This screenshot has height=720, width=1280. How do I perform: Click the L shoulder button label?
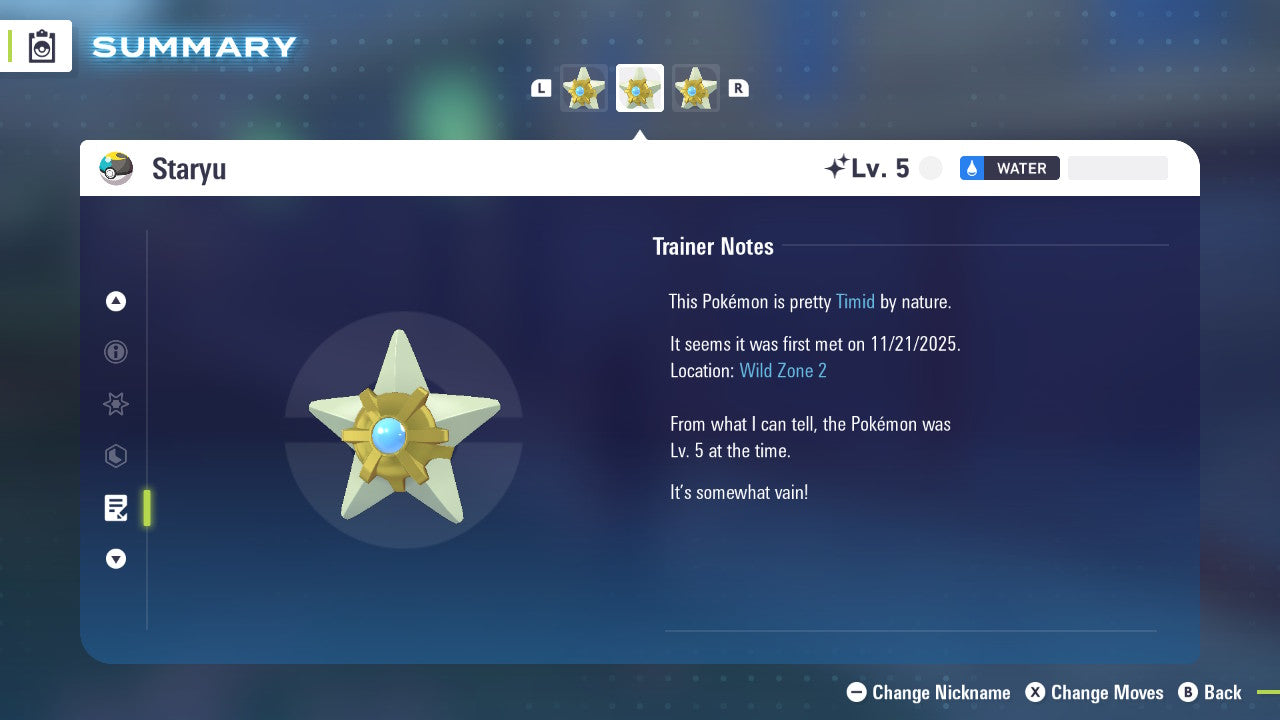coord(541,88)
